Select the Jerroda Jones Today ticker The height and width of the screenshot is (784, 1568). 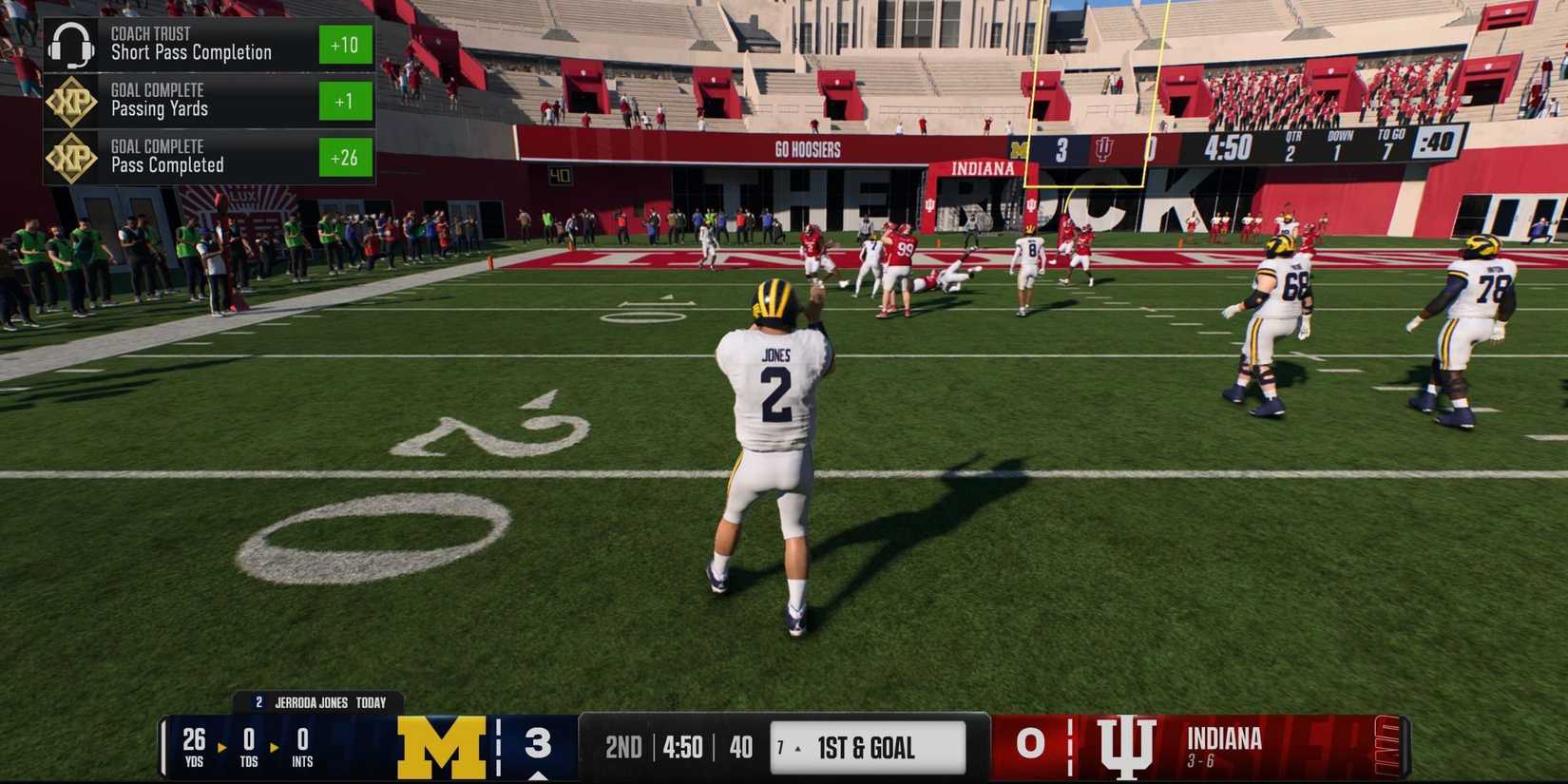coord(318,703)
